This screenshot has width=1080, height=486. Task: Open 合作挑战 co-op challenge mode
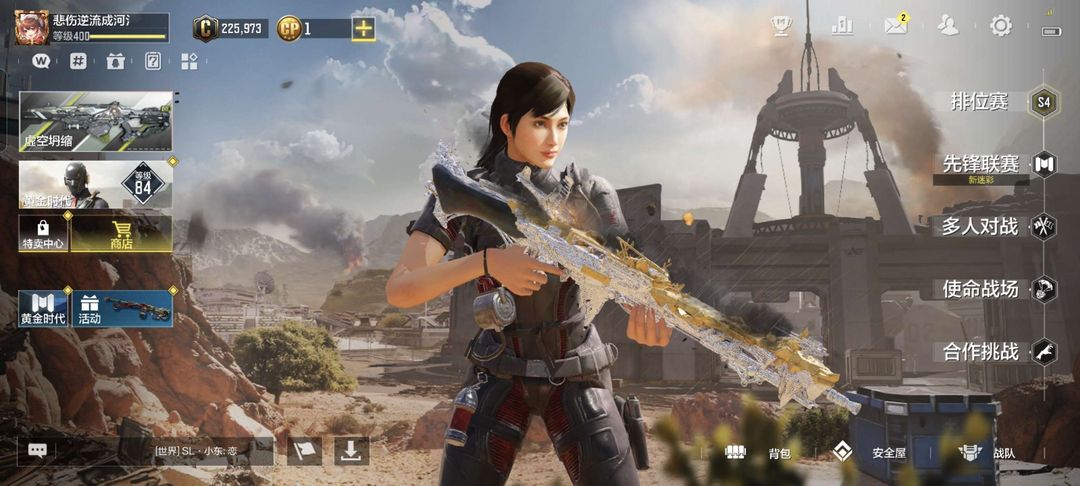[x=980, y=352]
